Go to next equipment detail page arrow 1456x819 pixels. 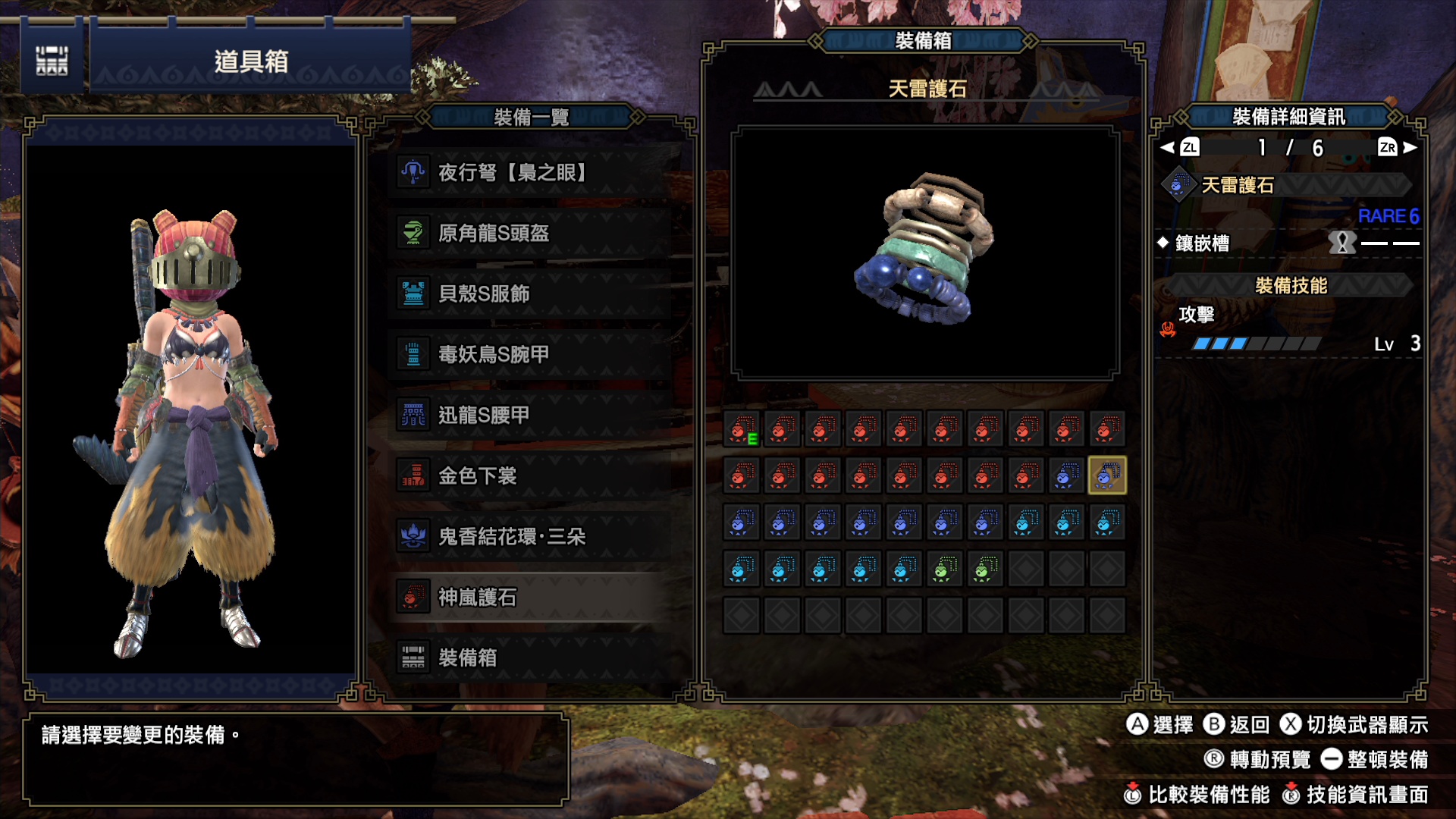click(1410, 148)
